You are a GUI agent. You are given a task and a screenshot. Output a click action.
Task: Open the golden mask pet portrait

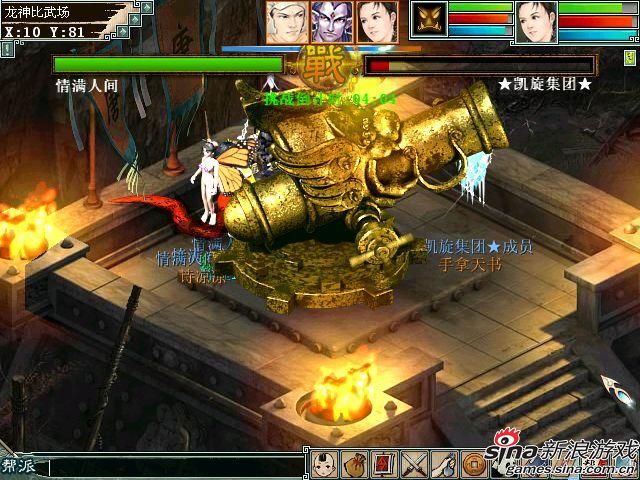[x=432, y=20]
